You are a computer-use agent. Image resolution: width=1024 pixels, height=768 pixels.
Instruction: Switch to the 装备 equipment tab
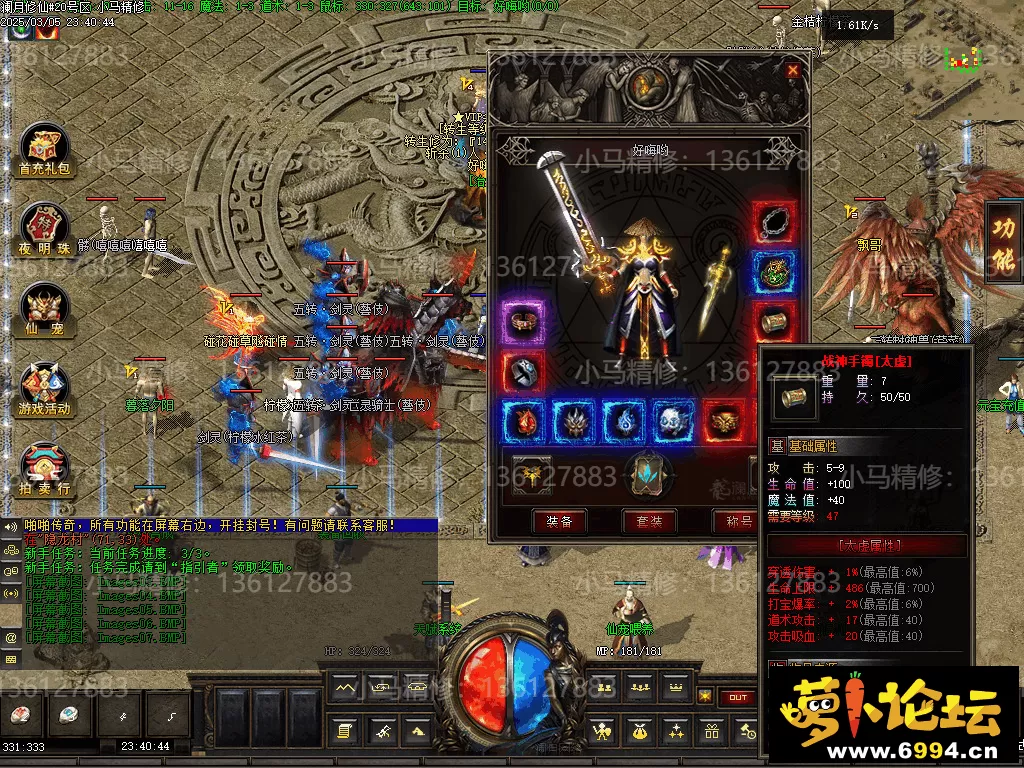[559, 521]
